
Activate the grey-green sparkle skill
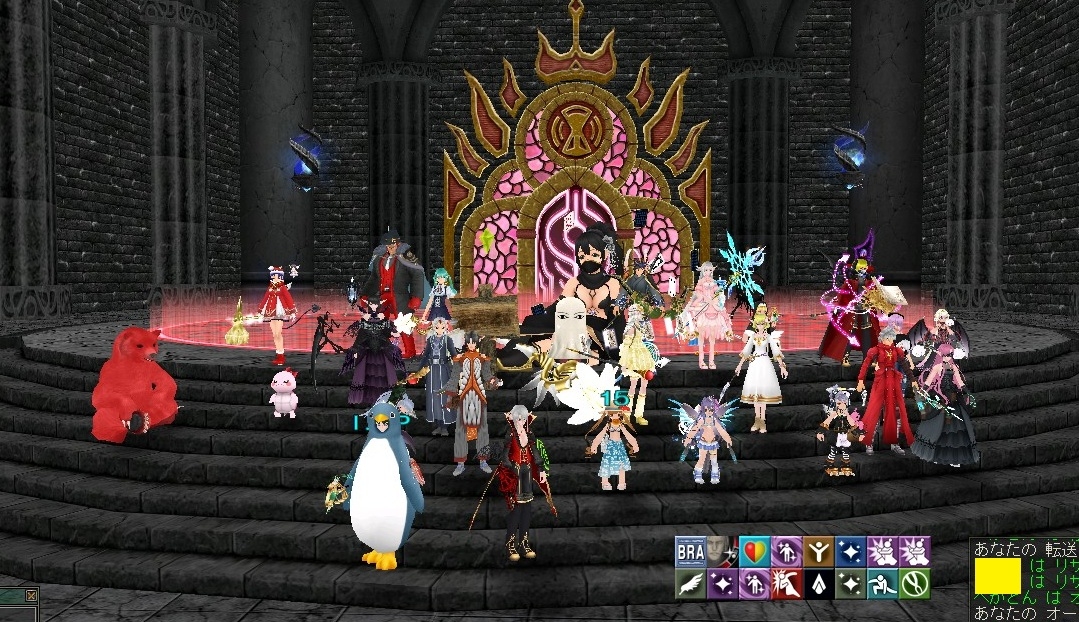click(851, 583)
